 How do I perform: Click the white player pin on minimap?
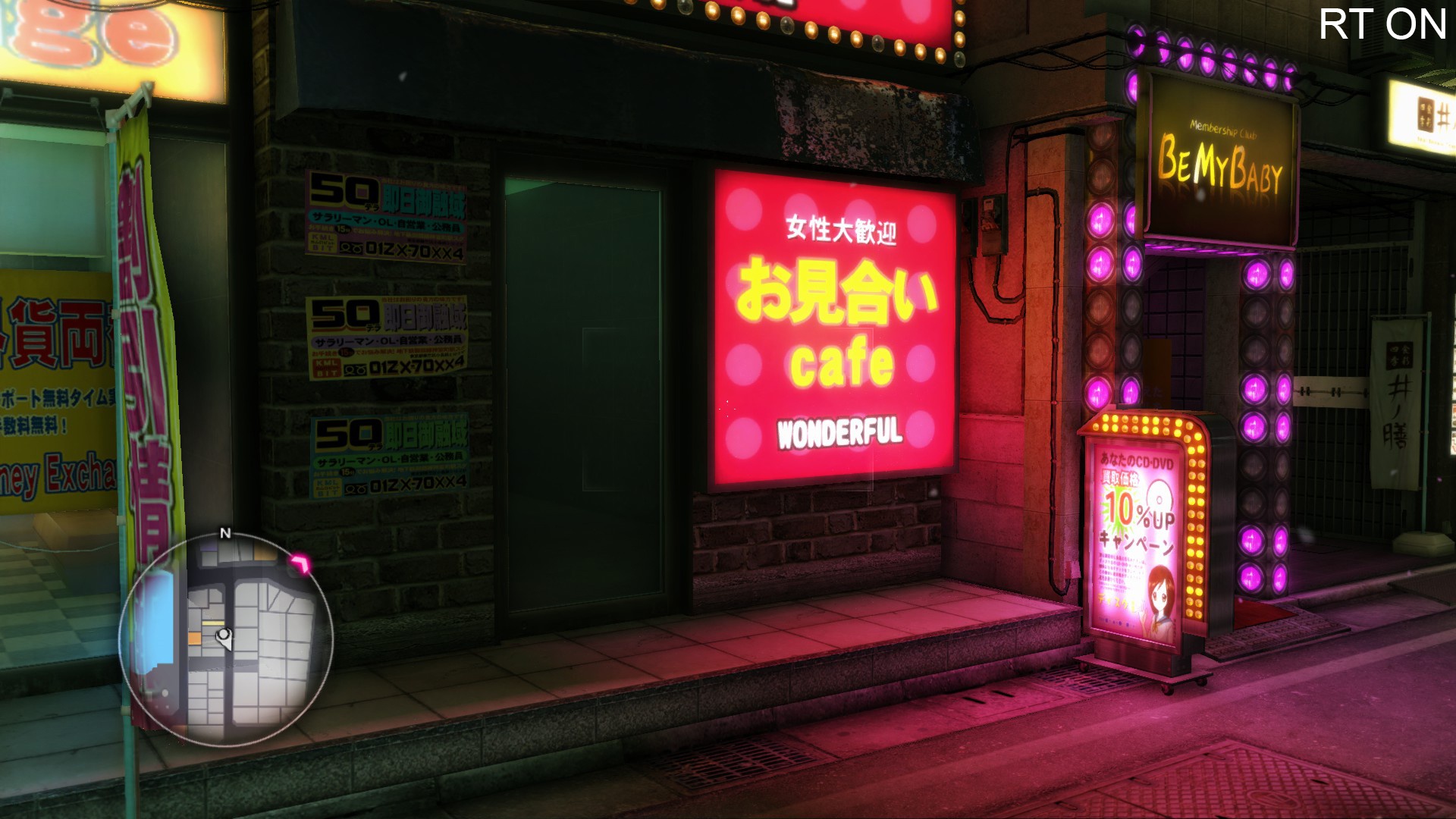(224, 637)
